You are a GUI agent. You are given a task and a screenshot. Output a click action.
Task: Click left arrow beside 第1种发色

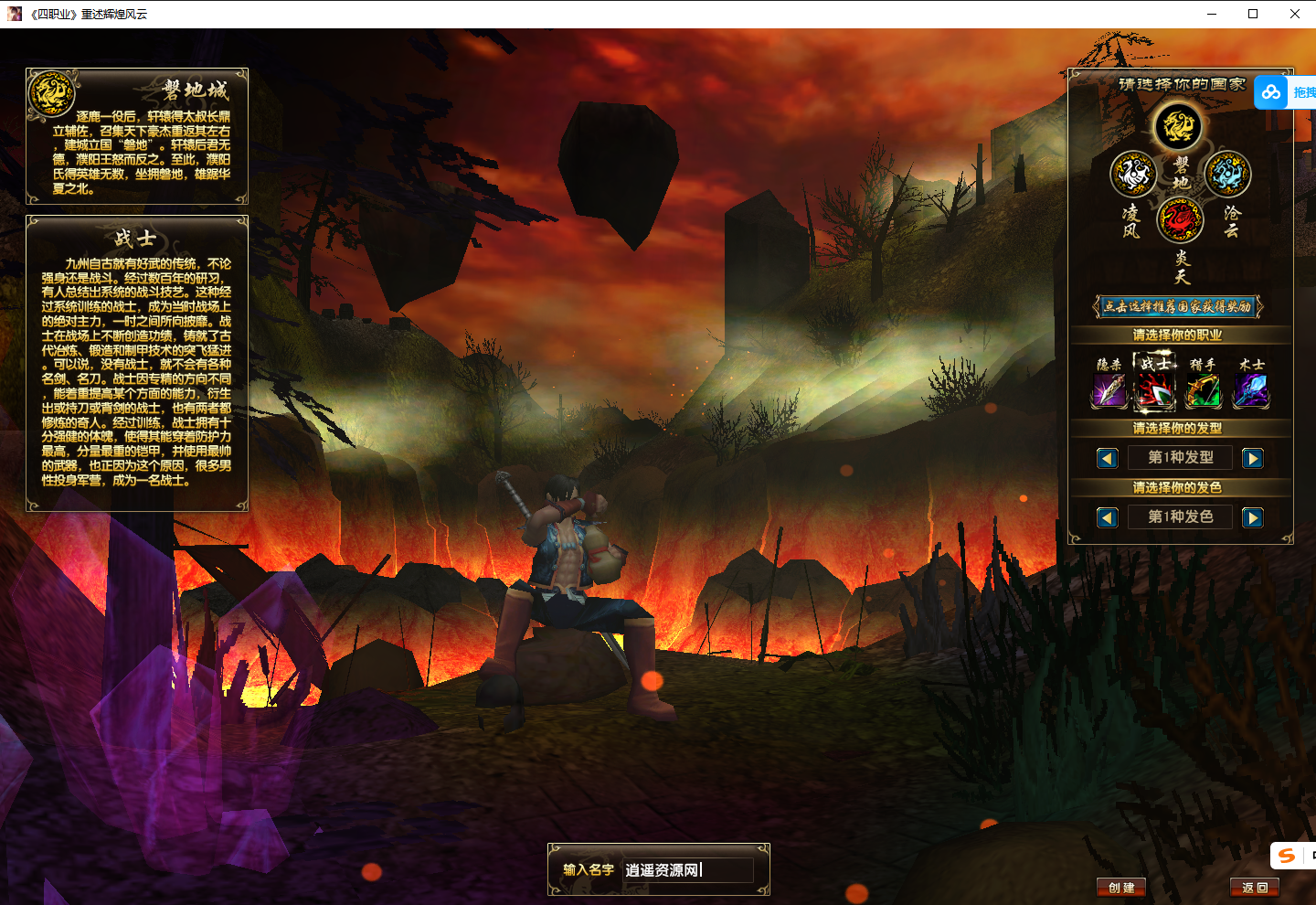pos(1107,517)
